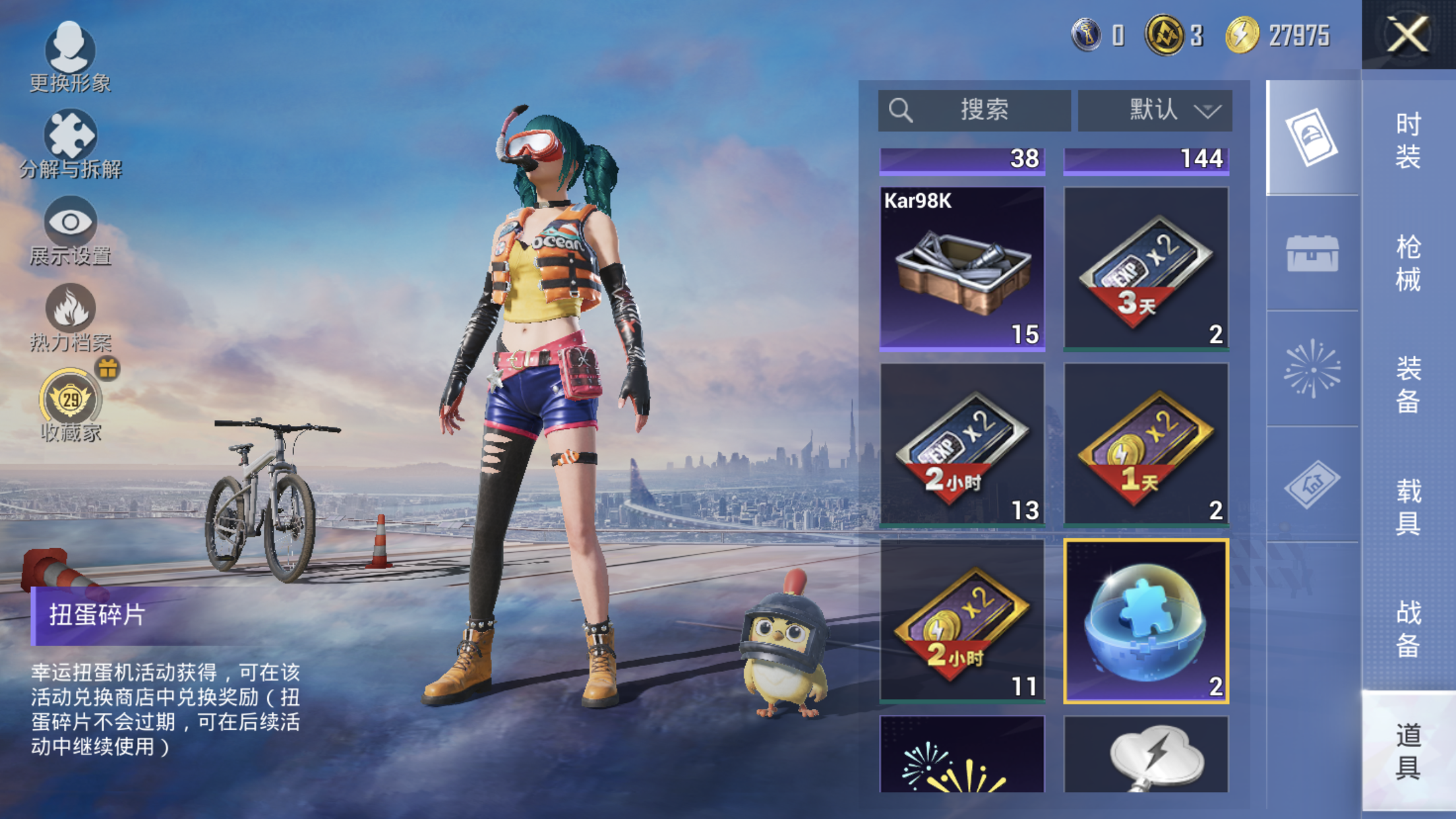1456x819 pixels.
Task: Click the 搜索 search field
Action: pos(974,110)
